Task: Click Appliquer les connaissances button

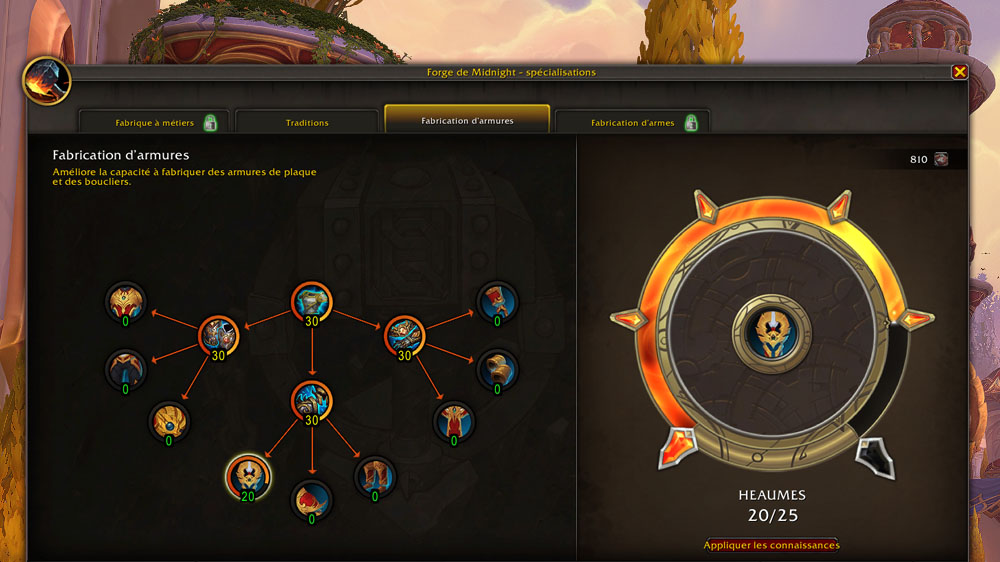Action: 771,545
